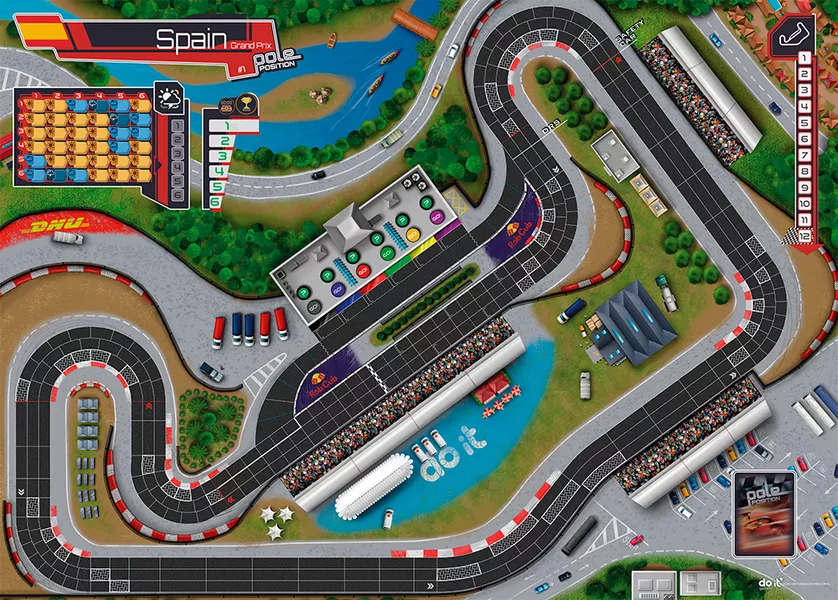Image resolution: width=838 pixels, height=600 pixels.
Task: Select lap 6 on the lap counter
Action: (804, 140)
